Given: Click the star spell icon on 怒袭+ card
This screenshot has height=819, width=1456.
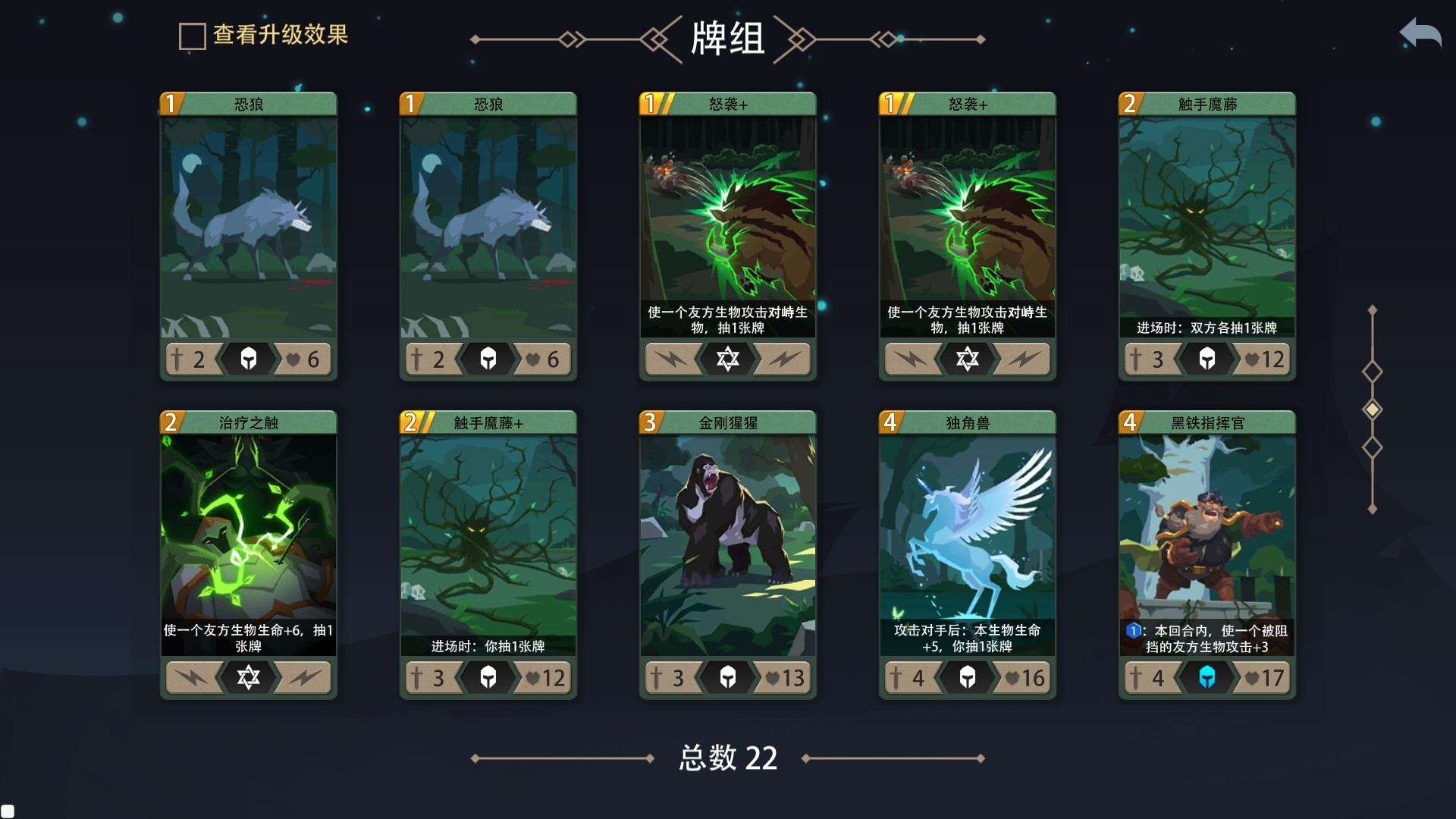Looking at the screenshot, I should [x=728, y=359].
